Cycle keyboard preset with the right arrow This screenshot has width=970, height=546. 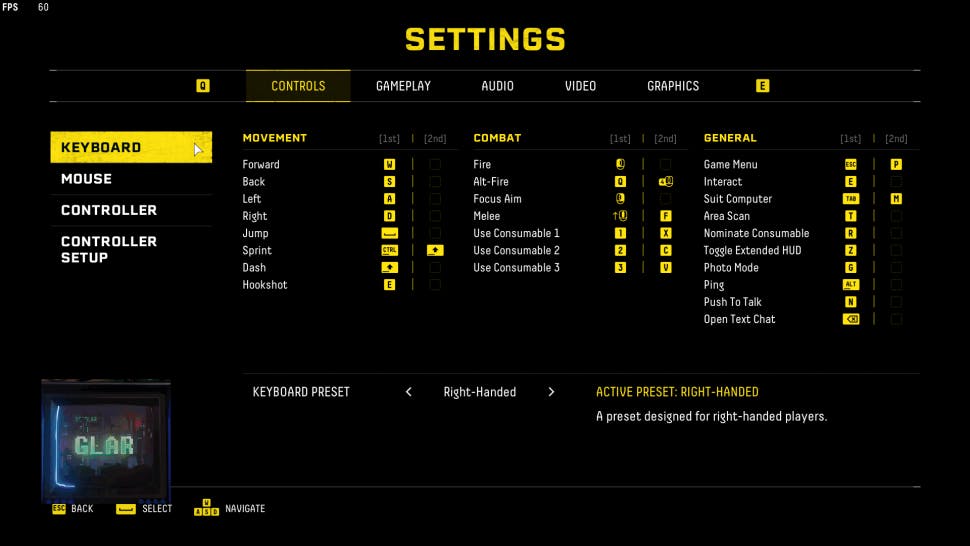551,392
